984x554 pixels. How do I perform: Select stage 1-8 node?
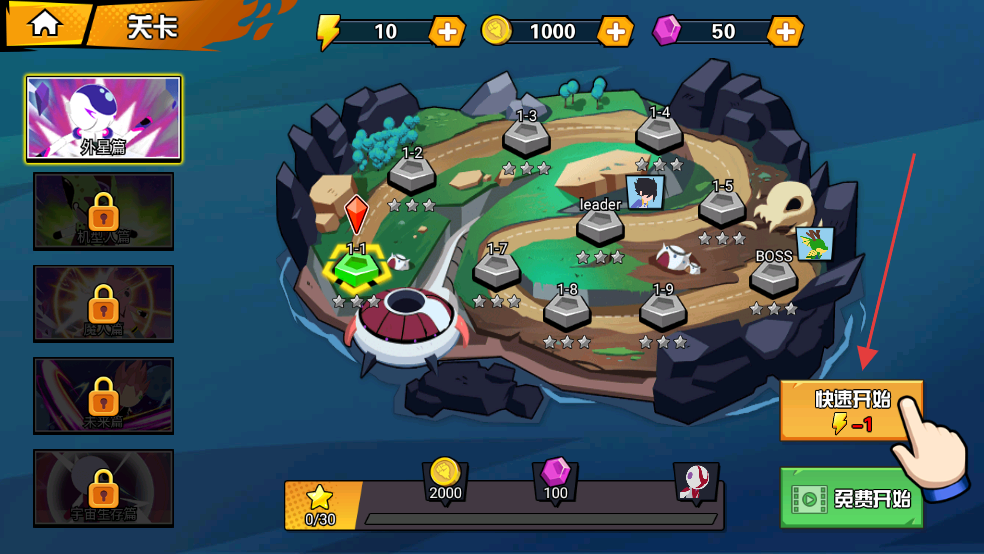pyautogui.click(x=567, y=310)
